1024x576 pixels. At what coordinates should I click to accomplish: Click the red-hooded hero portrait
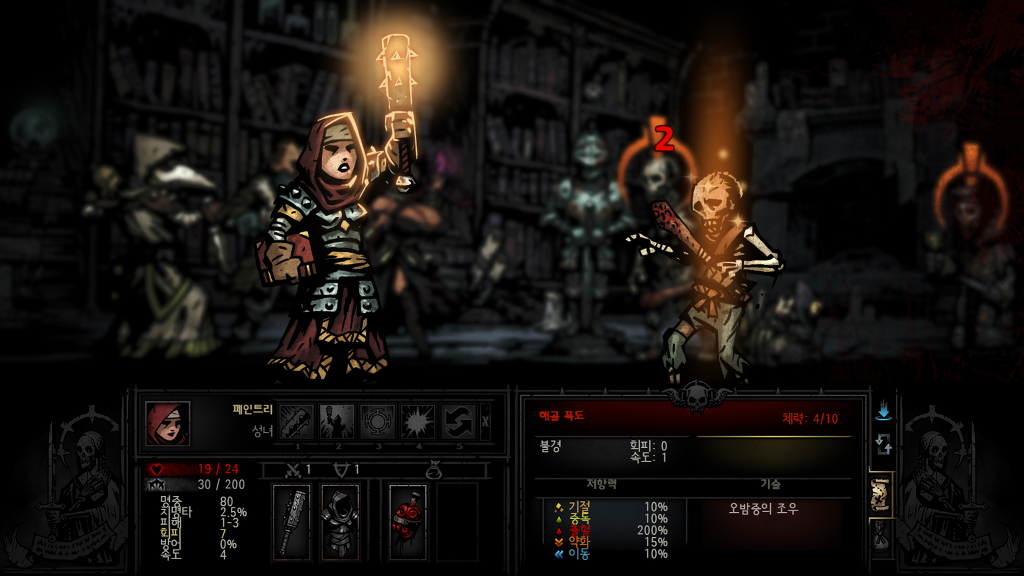[x=167, y=423]
